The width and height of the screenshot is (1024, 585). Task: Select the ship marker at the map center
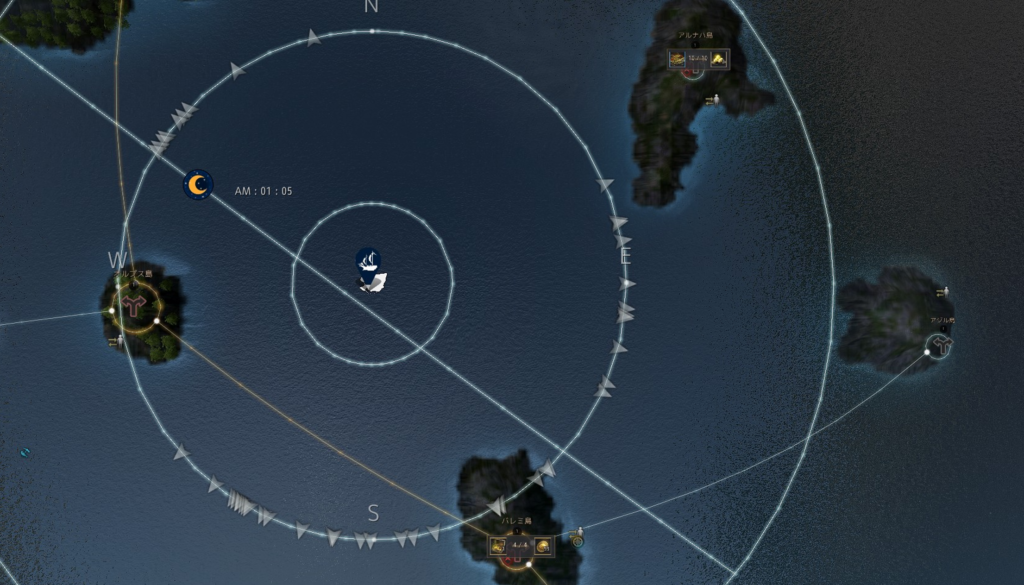click(x=370, y=263)
